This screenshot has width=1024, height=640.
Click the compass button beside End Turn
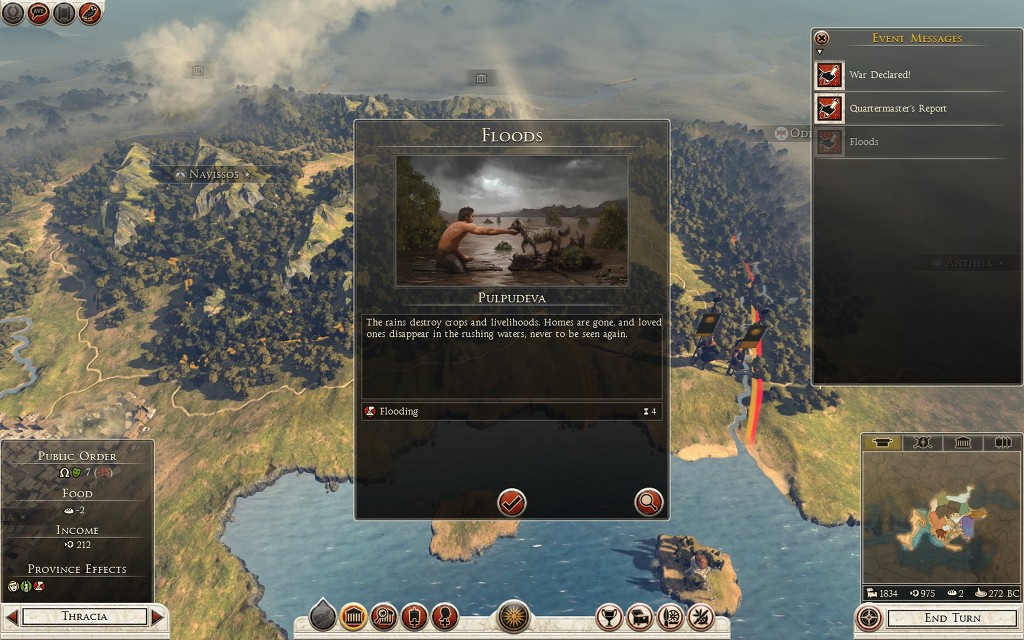tap(870, 618)
